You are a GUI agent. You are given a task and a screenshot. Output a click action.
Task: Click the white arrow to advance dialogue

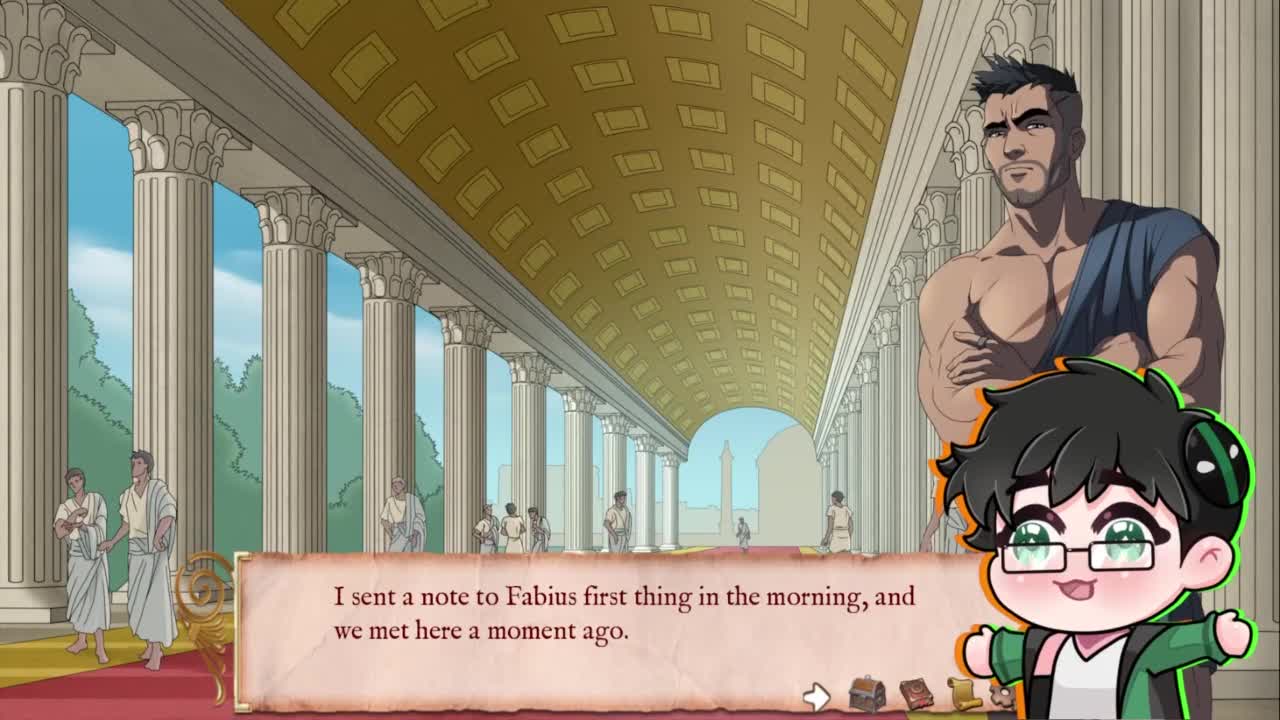click(x=817, y=696)
